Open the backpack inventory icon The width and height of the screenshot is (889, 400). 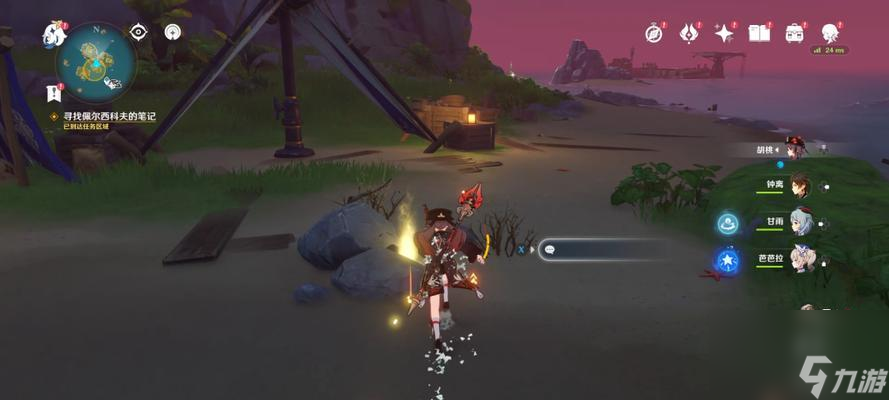pyautogui.click(x=795, y=33)
